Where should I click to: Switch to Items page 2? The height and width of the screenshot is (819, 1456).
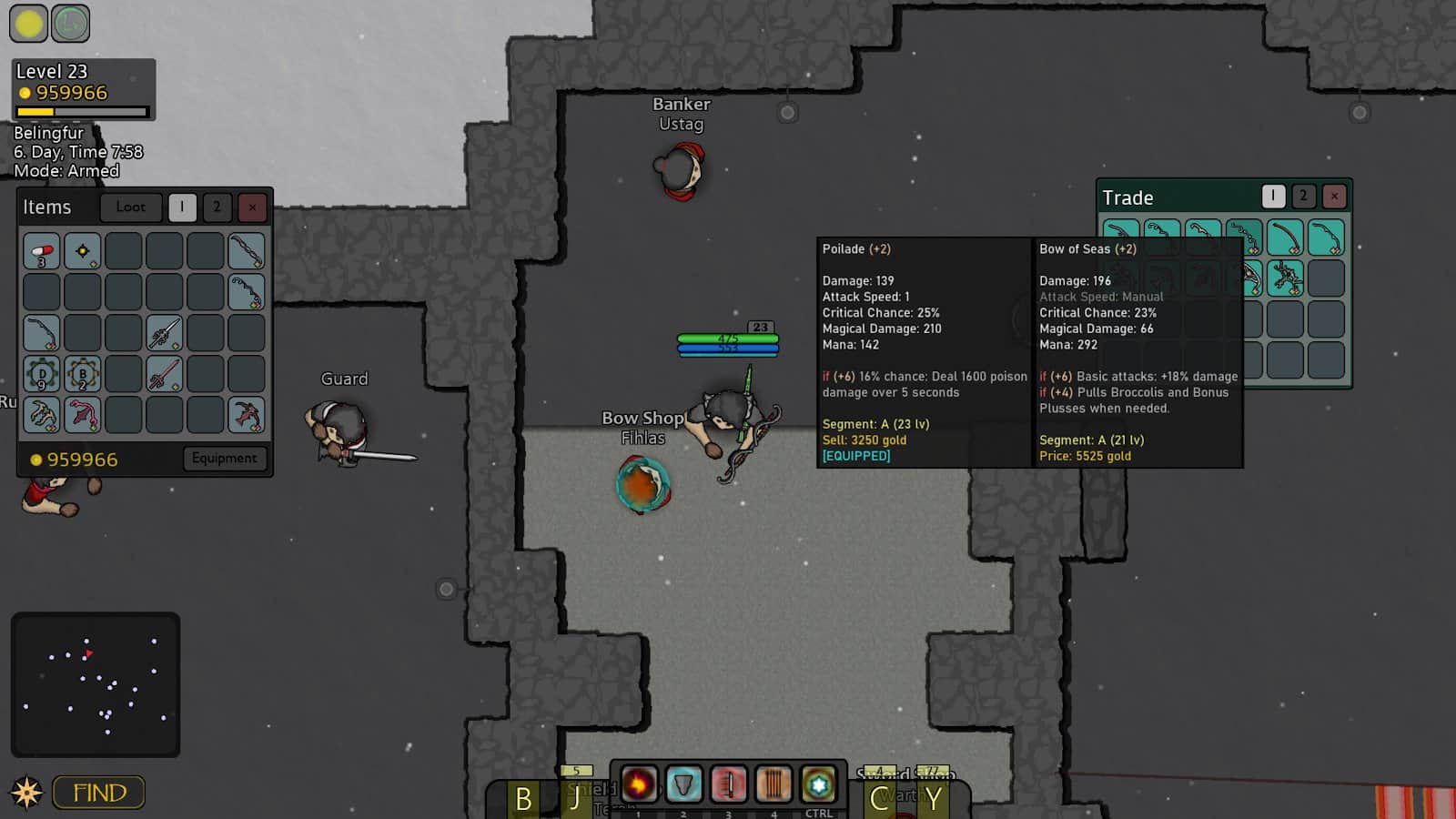point(217,207)
